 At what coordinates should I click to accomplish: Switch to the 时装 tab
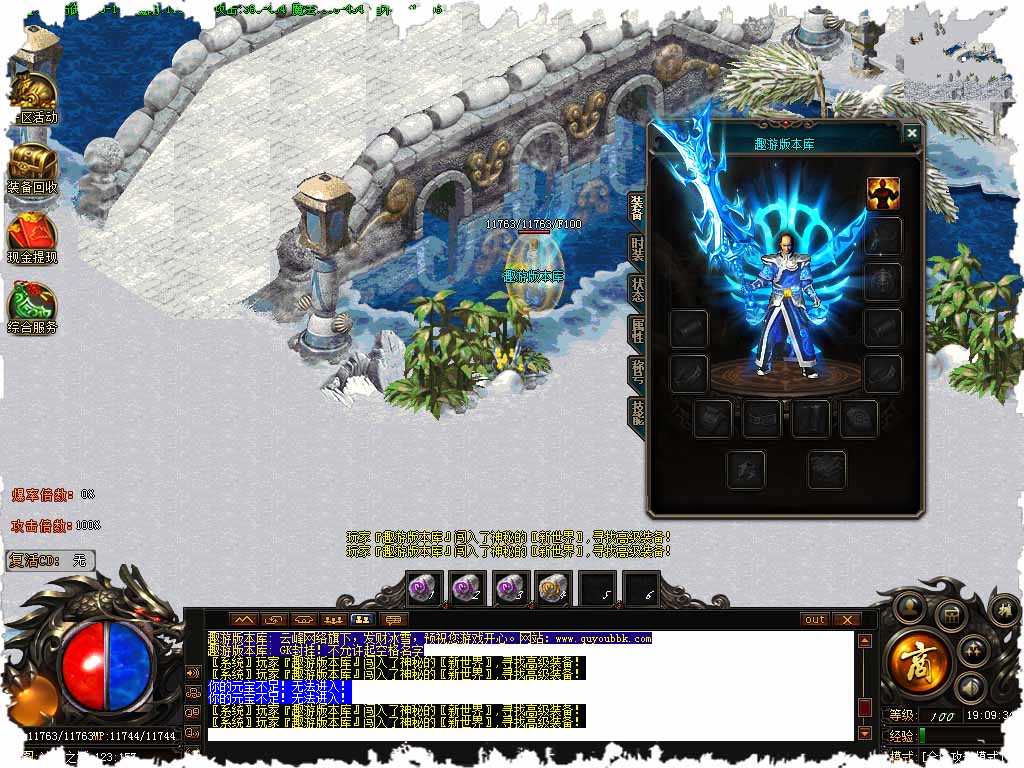pos(637,248)
